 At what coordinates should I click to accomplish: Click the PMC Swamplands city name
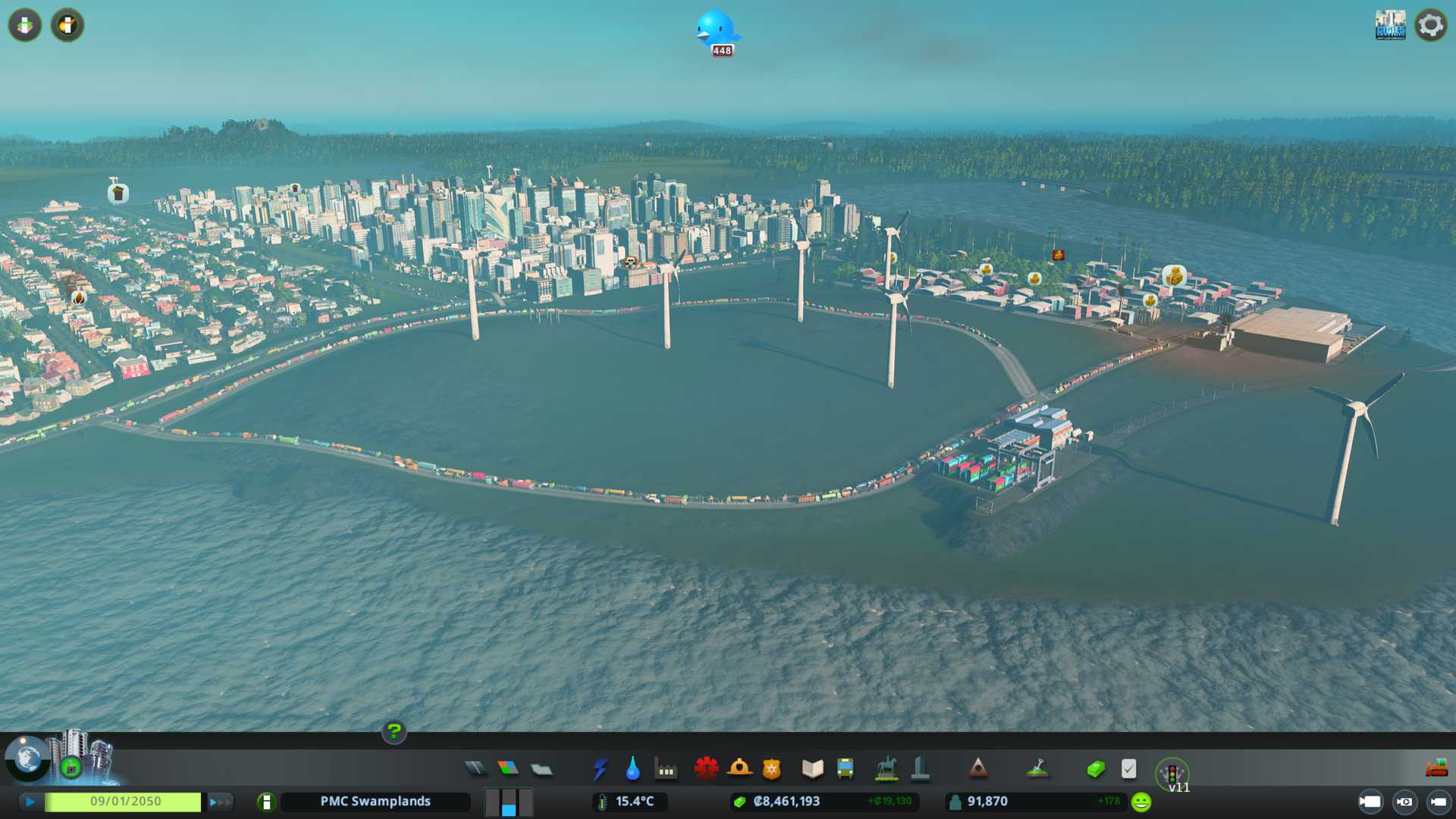pyautogui.click(x=375, y=802)
